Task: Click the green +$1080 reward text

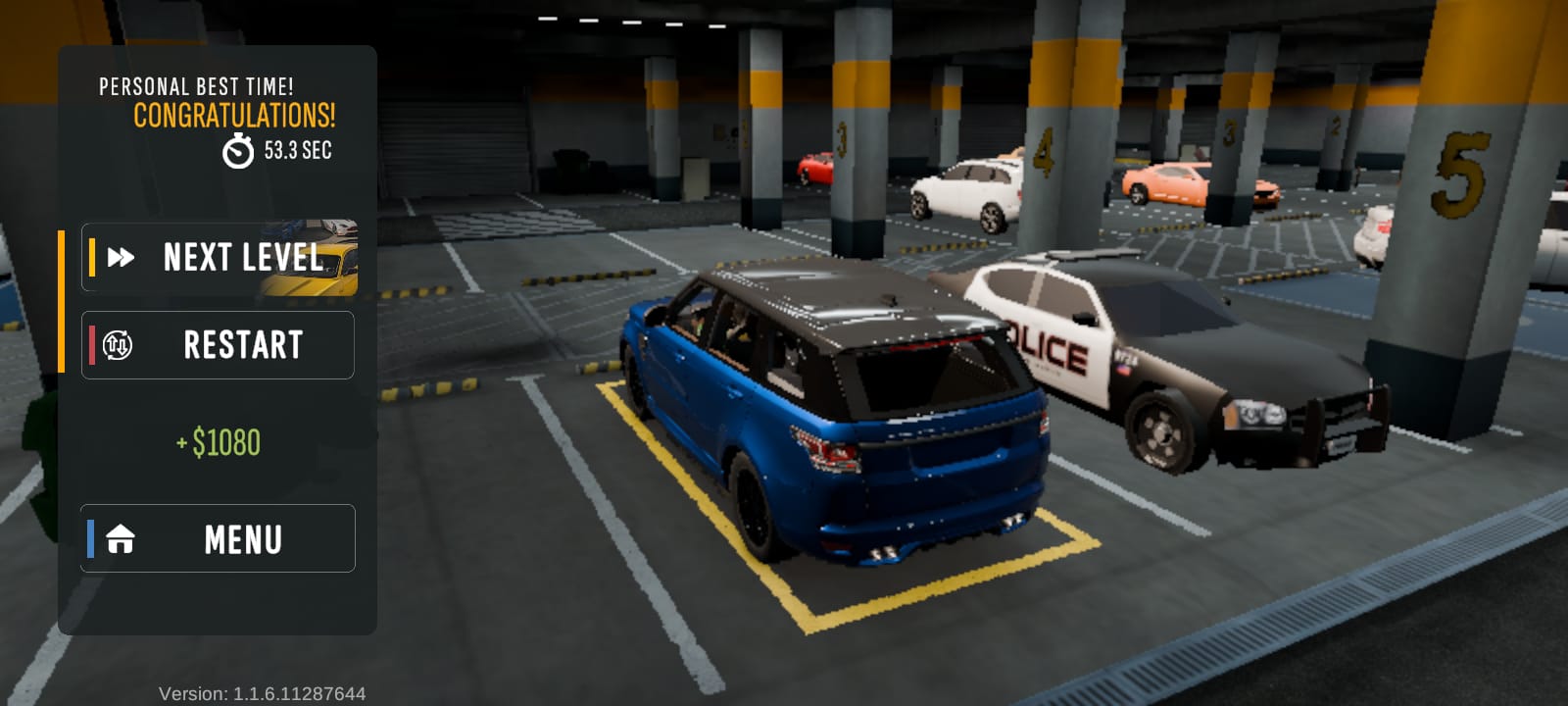Action: (x=218, y=442)
